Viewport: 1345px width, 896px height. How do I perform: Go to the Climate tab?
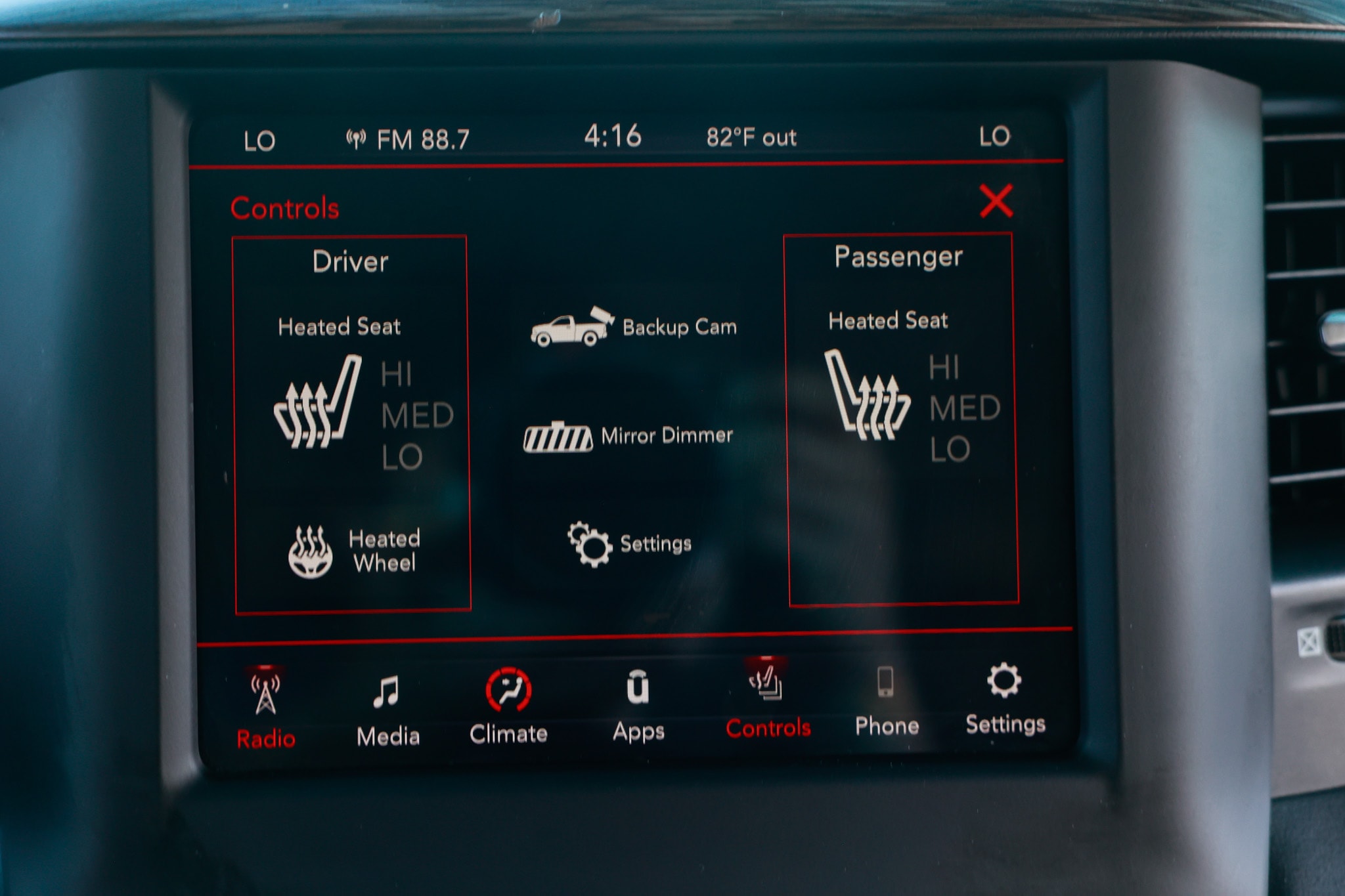[x=508, y=707]
